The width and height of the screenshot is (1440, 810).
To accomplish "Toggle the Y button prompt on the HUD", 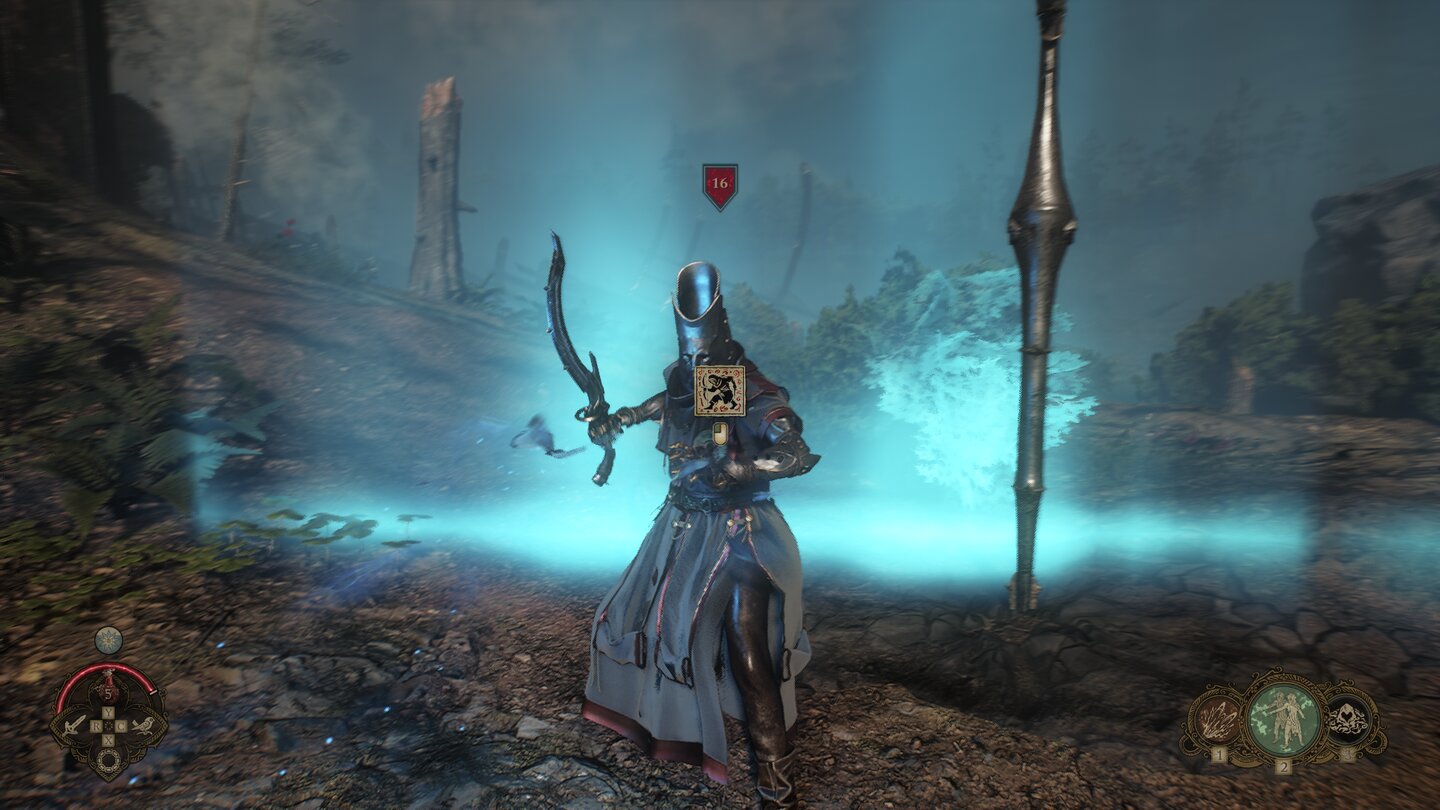I will tap(107, 711).
